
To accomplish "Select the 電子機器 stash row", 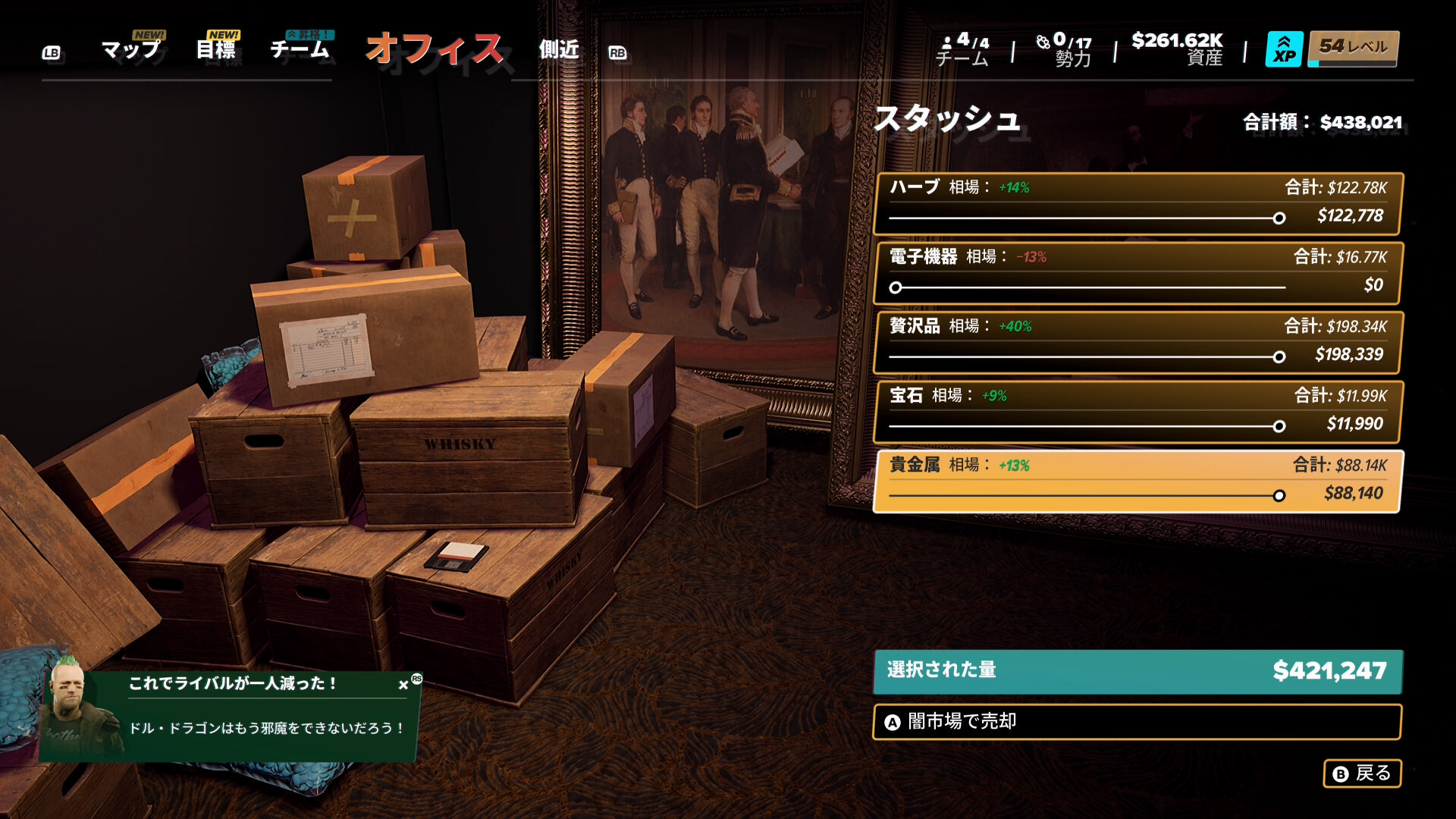I will point(1137,273).
